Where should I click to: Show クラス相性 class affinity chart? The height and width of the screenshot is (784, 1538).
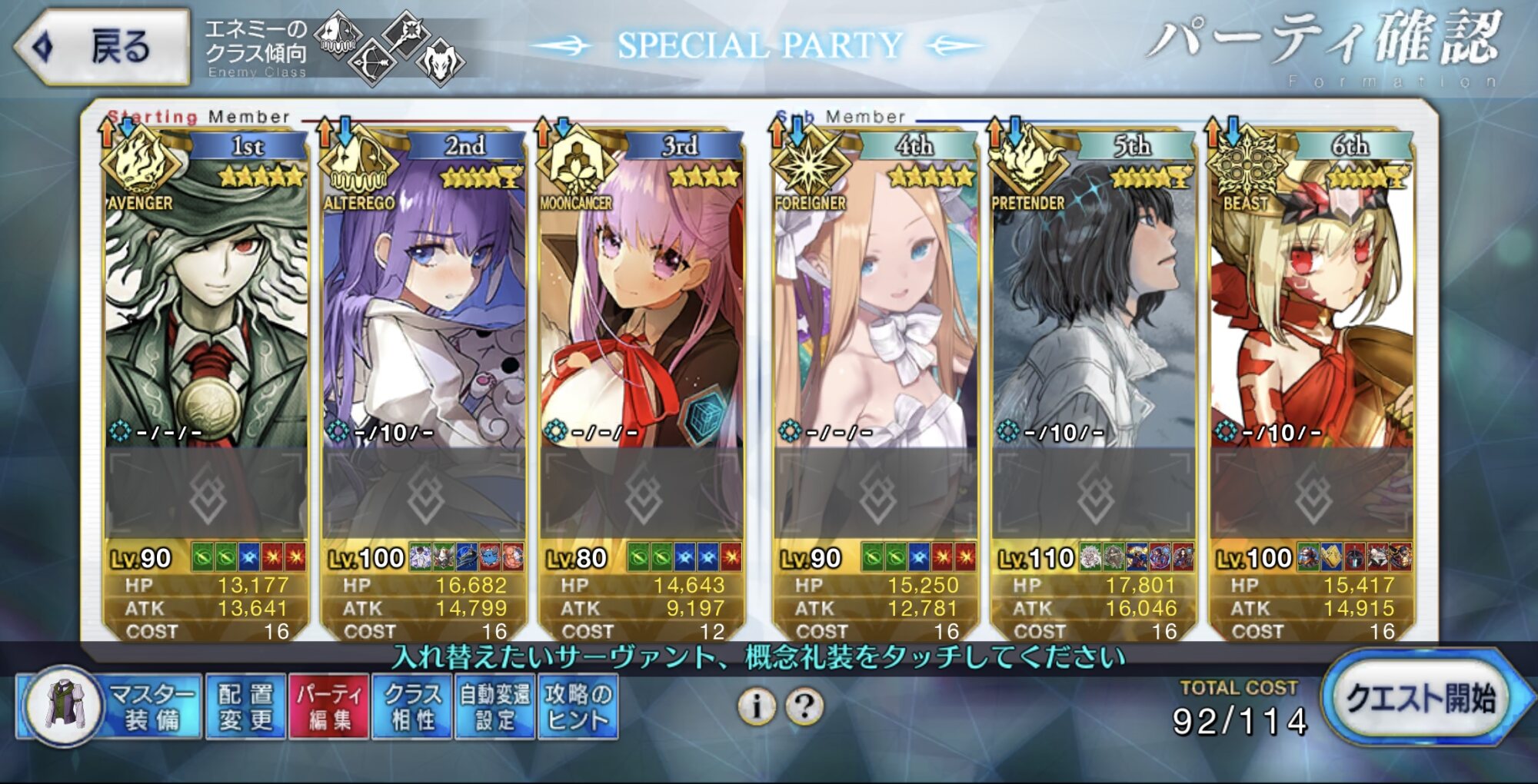pos(412,706)
